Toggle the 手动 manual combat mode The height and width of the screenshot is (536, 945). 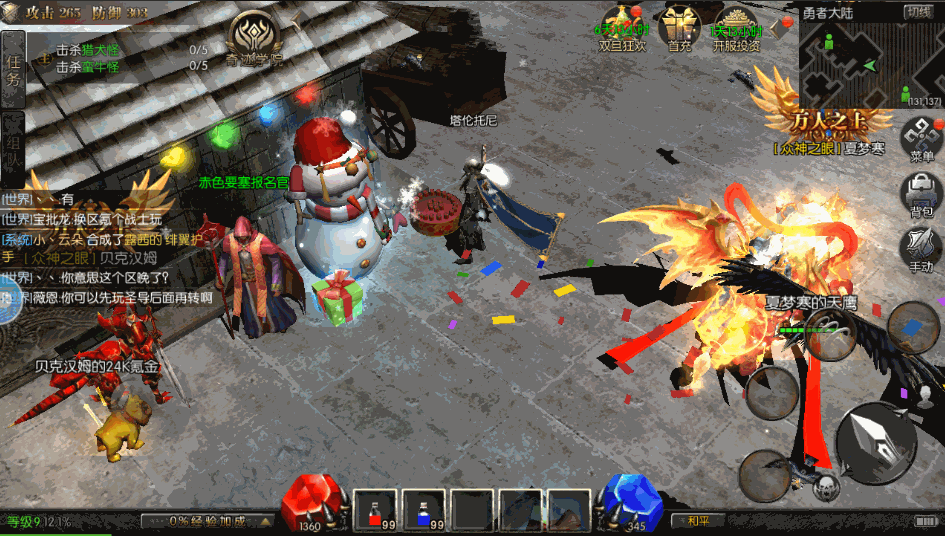pyautogui.click(x=921, y=250)
